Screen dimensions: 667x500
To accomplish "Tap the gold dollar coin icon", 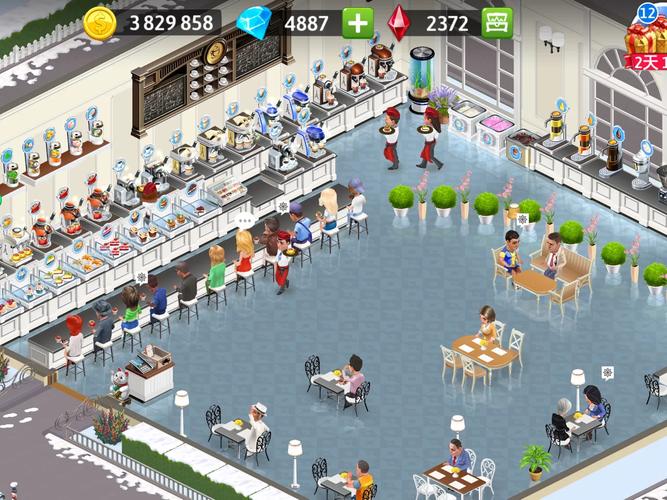I will [100, 23].
